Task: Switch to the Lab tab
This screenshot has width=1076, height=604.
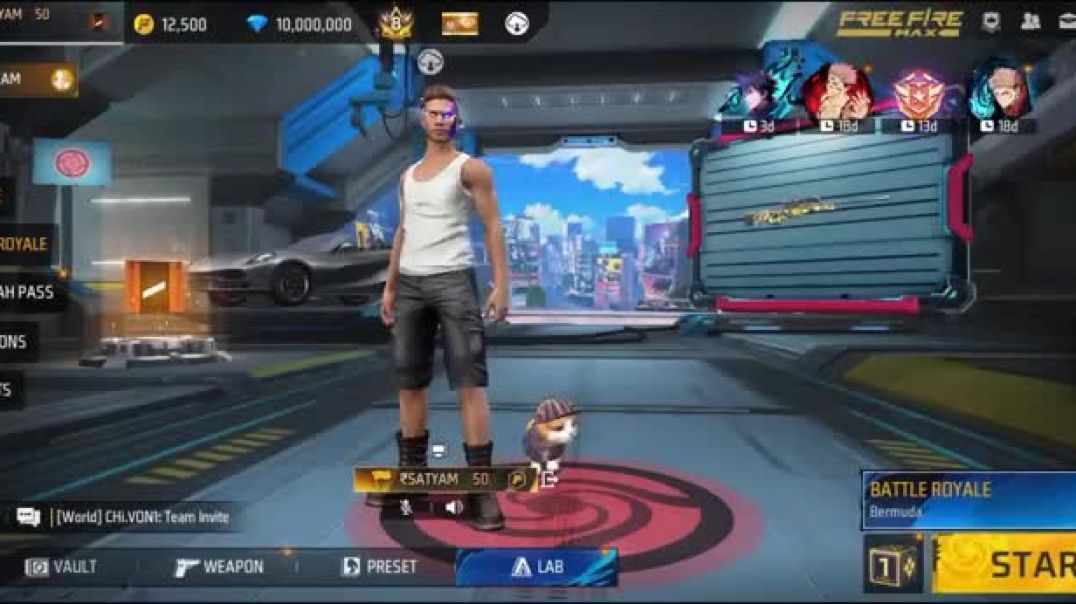Action: [537, 567]
